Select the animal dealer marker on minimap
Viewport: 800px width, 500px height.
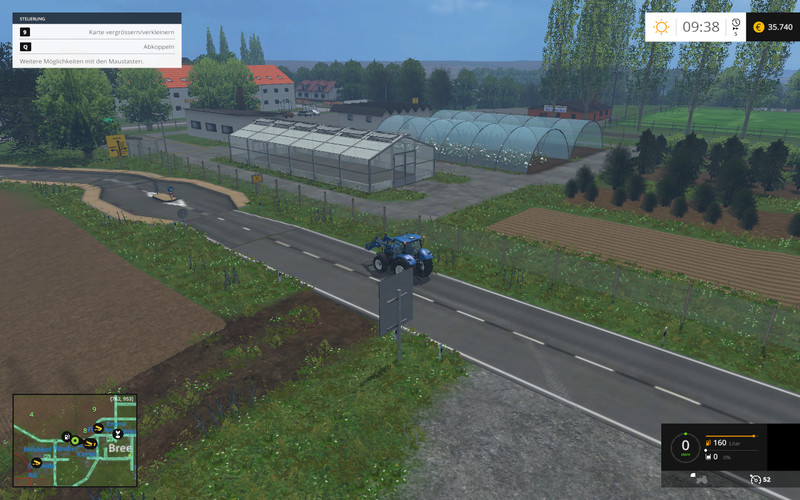(x=117, y=434)
